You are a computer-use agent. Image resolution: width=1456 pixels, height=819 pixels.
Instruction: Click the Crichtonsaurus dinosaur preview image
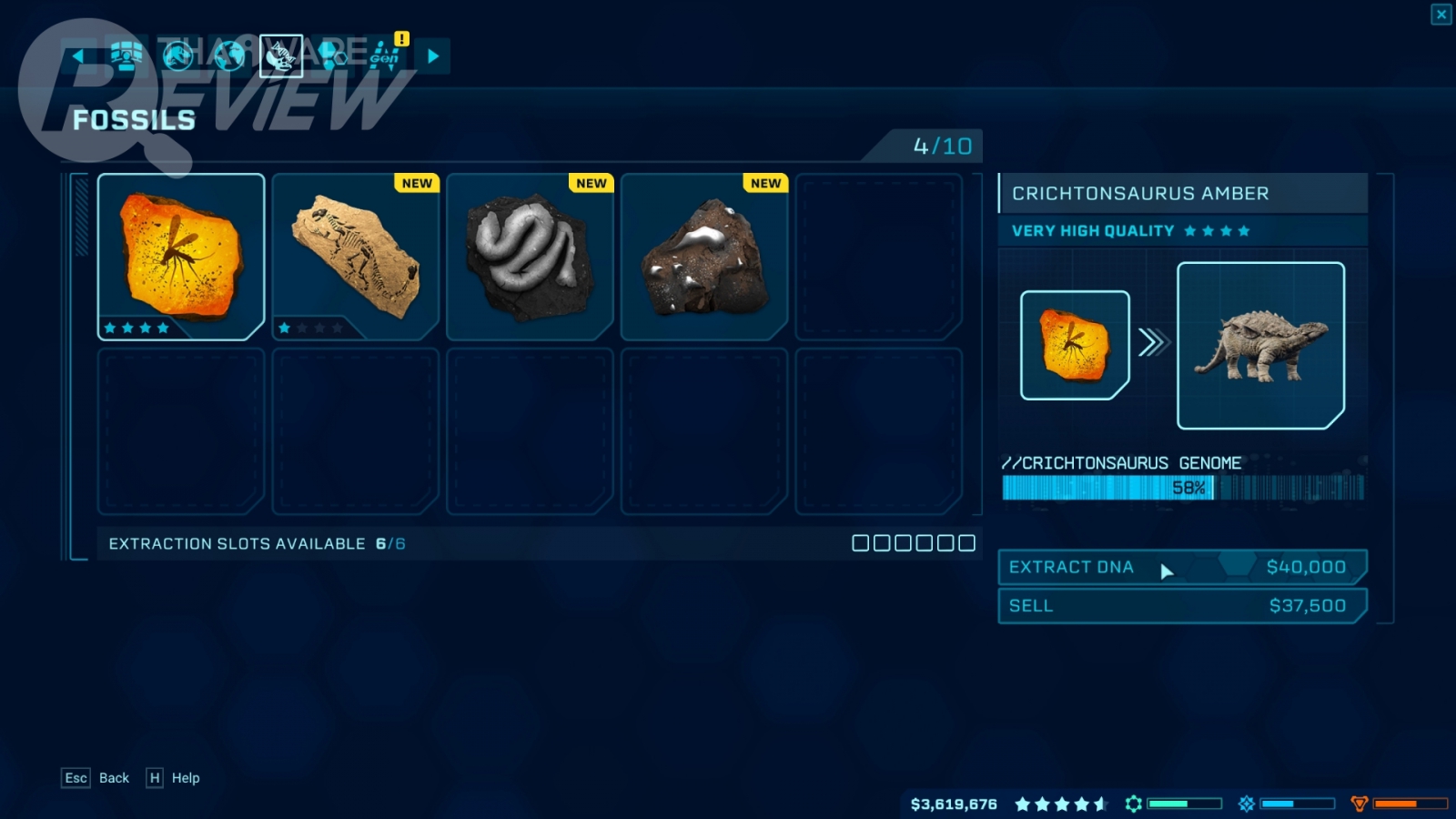click(x=1260, y=346)
